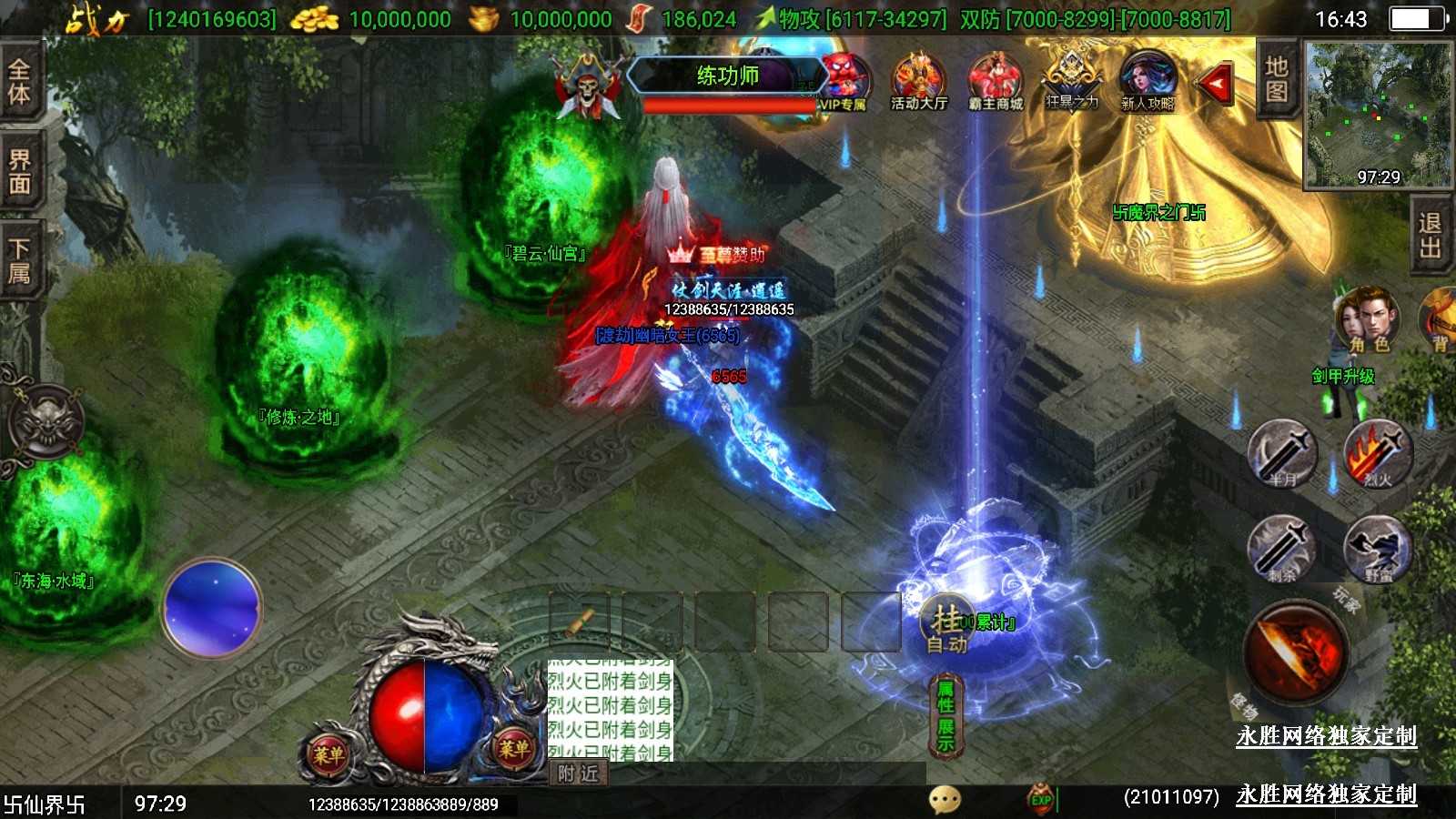
Task: Open the 属性展示 attribute display
Action: pyautogui.click(x=945, y=716)
